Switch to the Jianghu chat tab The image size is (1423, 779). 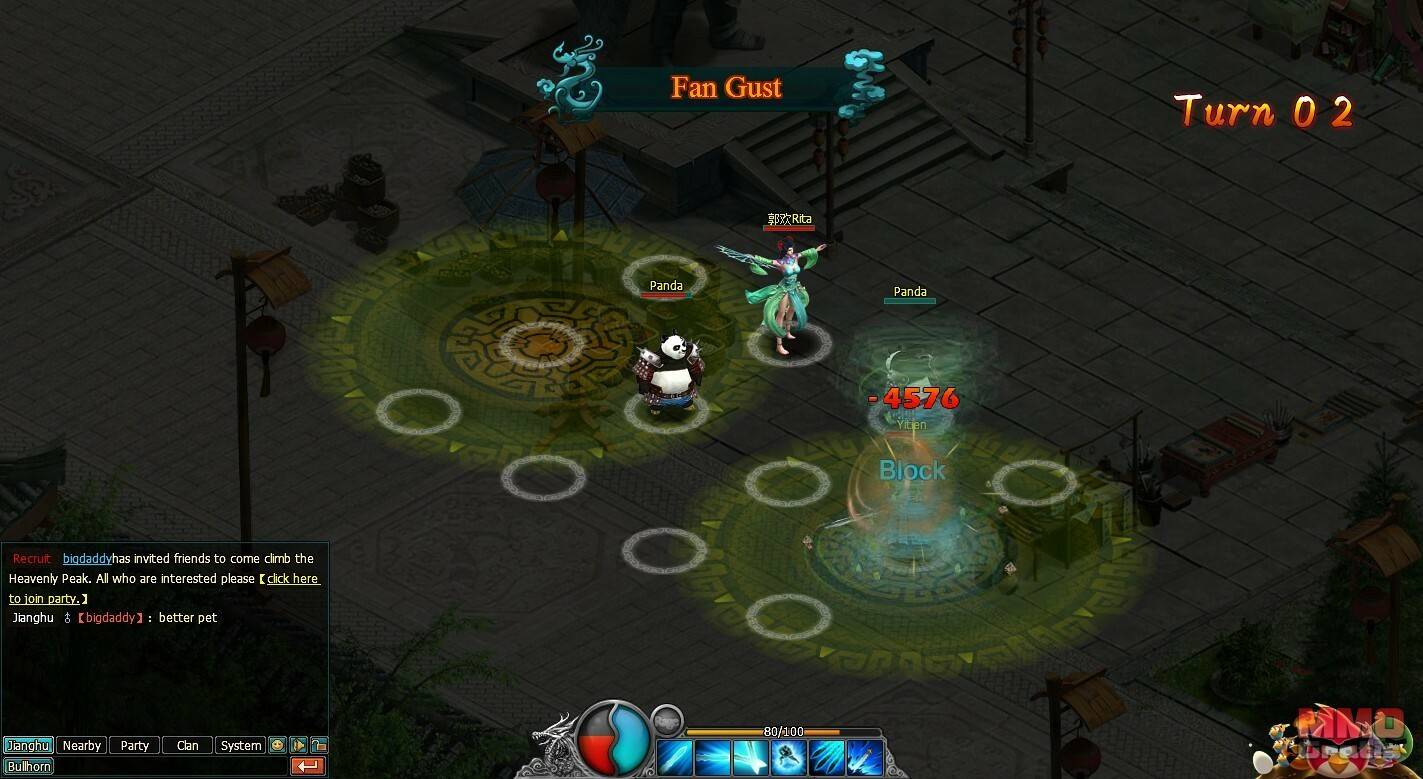pyautogui.click(x=28, y=745)
